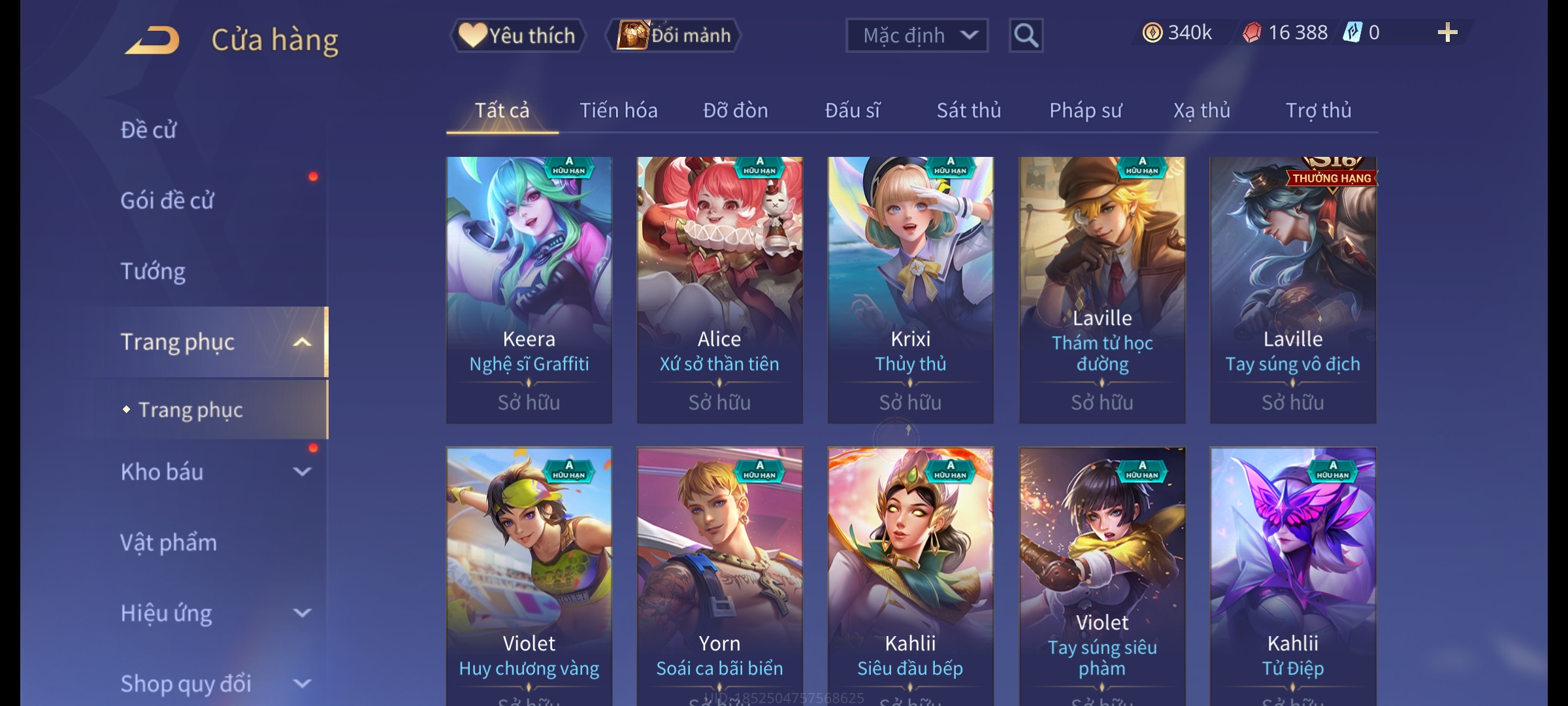This screenshot has height=706, width=1568.
Task: Select the Đỡ đòn tab
Action: [735, 110]
